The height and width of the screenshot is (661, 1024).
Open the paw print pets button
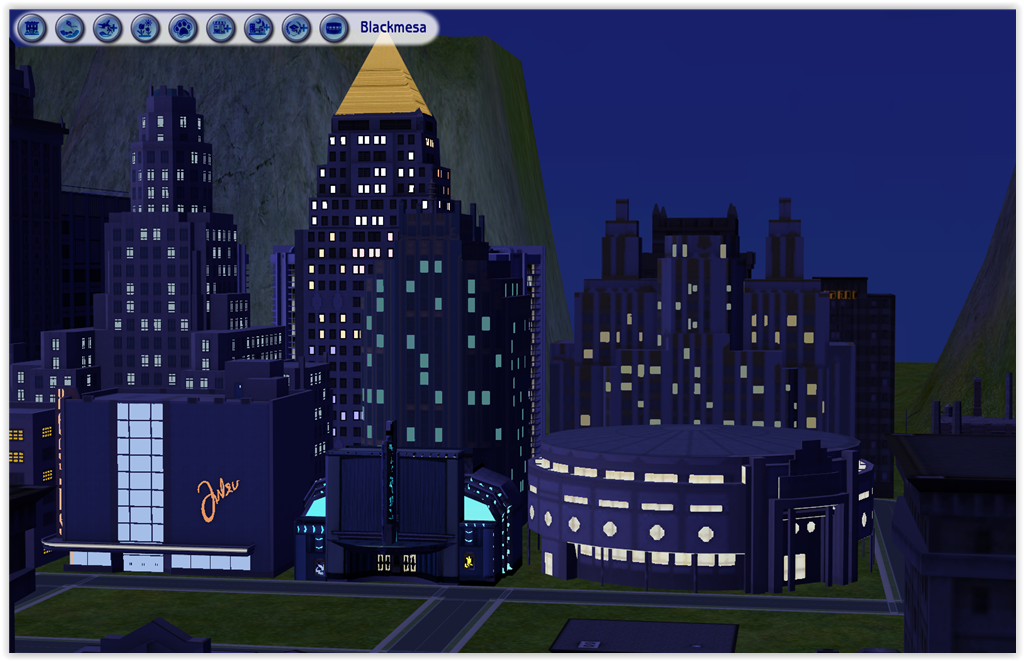click(183, 28)
